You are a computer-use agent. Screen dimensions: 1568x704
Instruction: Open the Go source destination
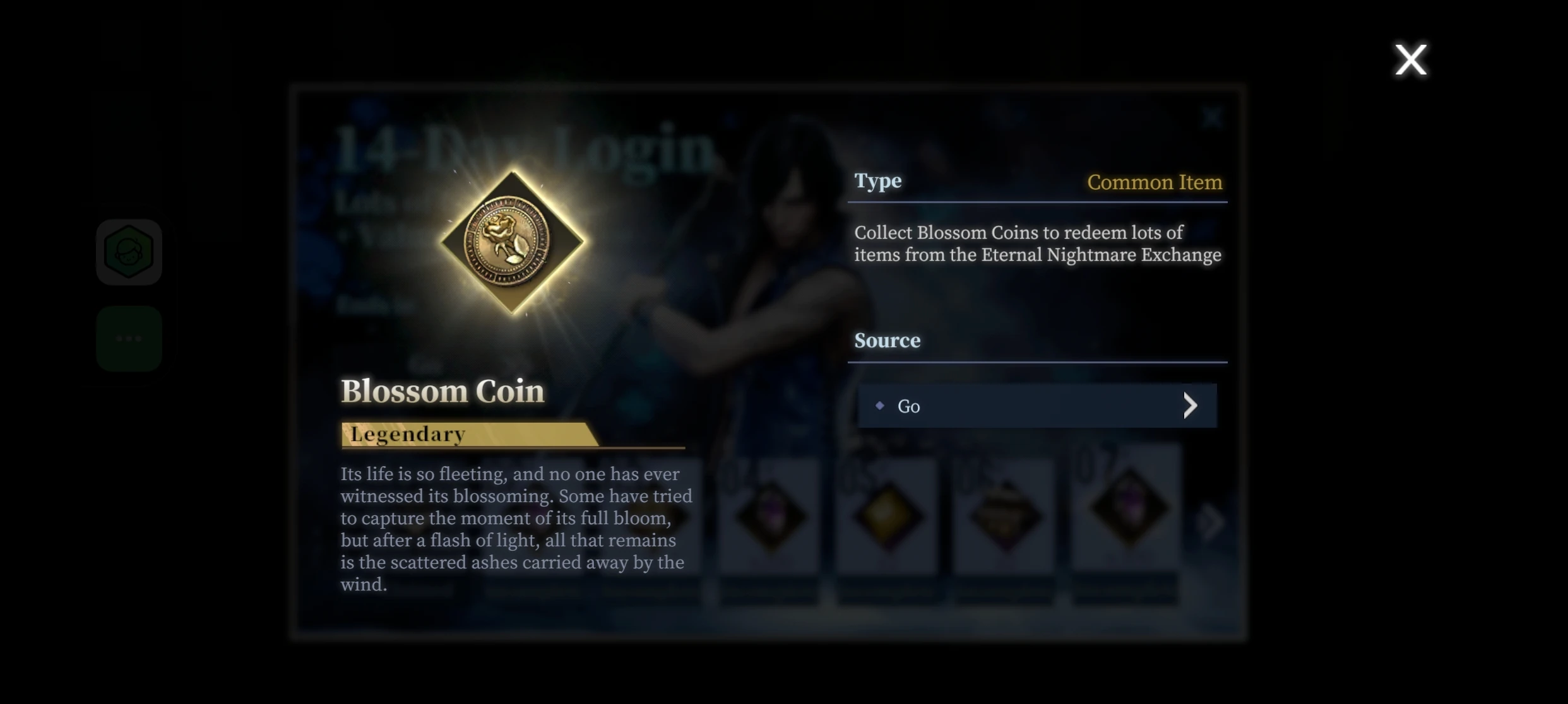pos(1035,406)
